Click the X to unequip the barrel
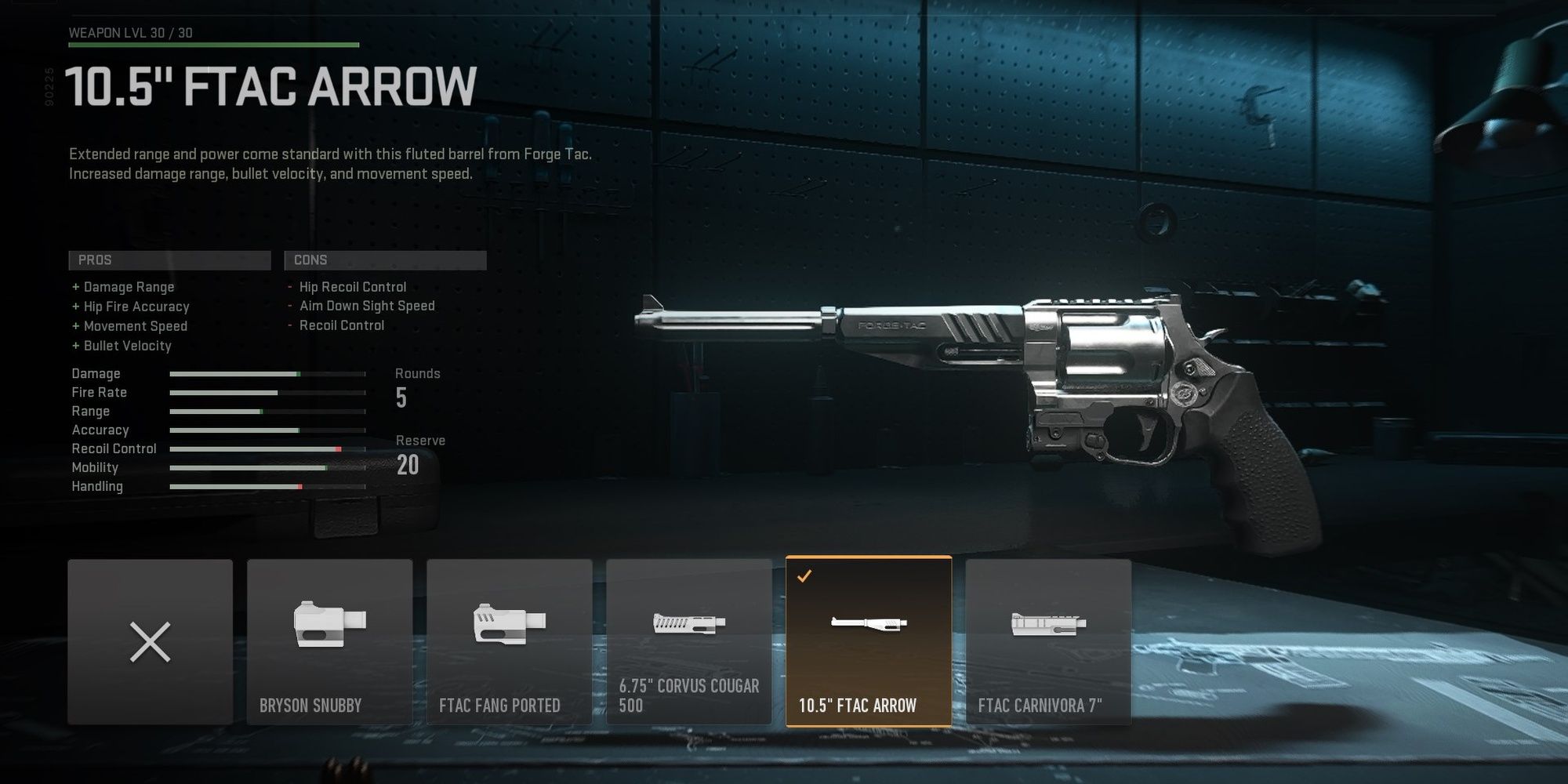 (150, 643)
